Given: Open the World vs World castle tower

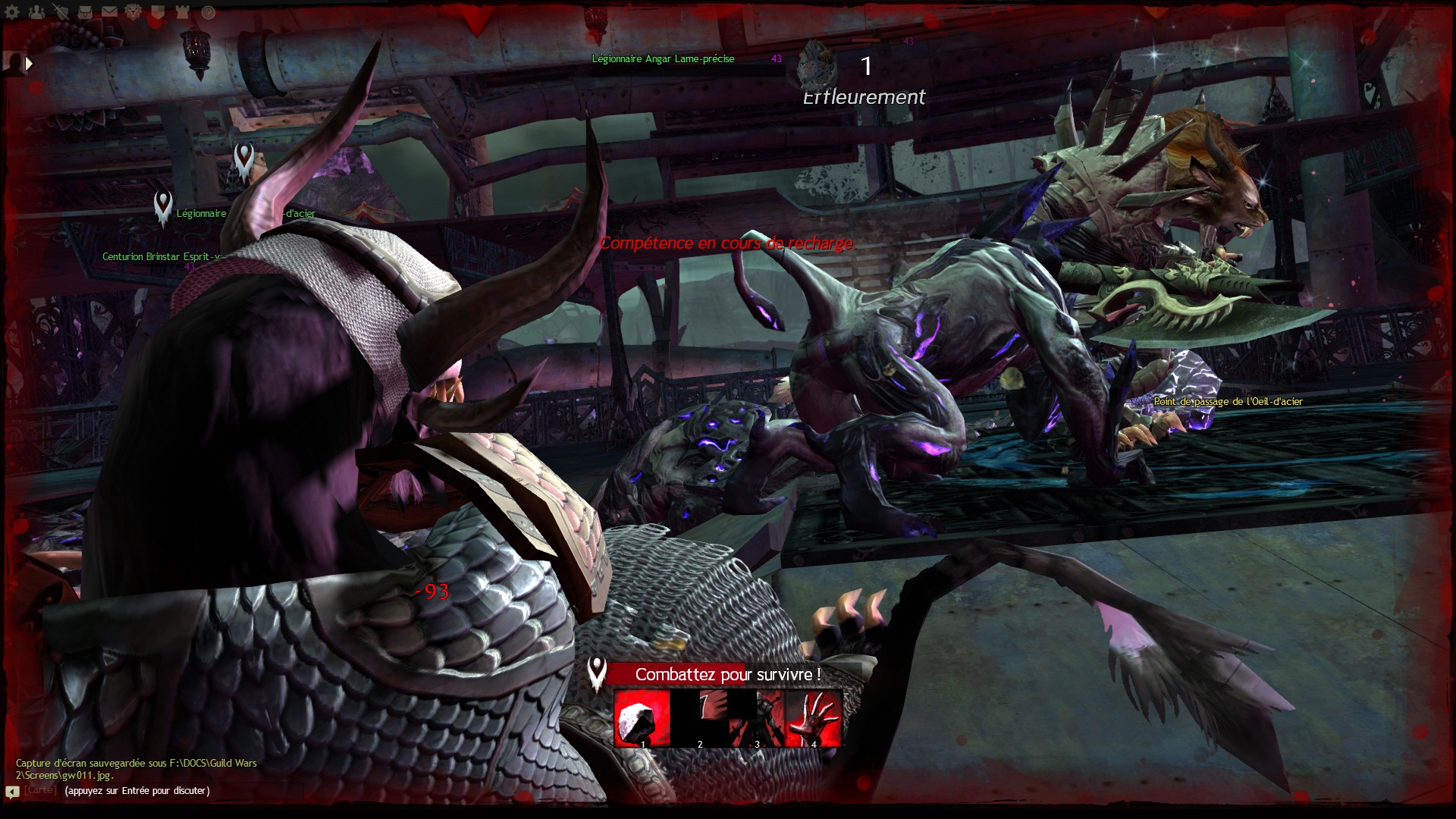Looking at the screenshot, I should (183, 12).
